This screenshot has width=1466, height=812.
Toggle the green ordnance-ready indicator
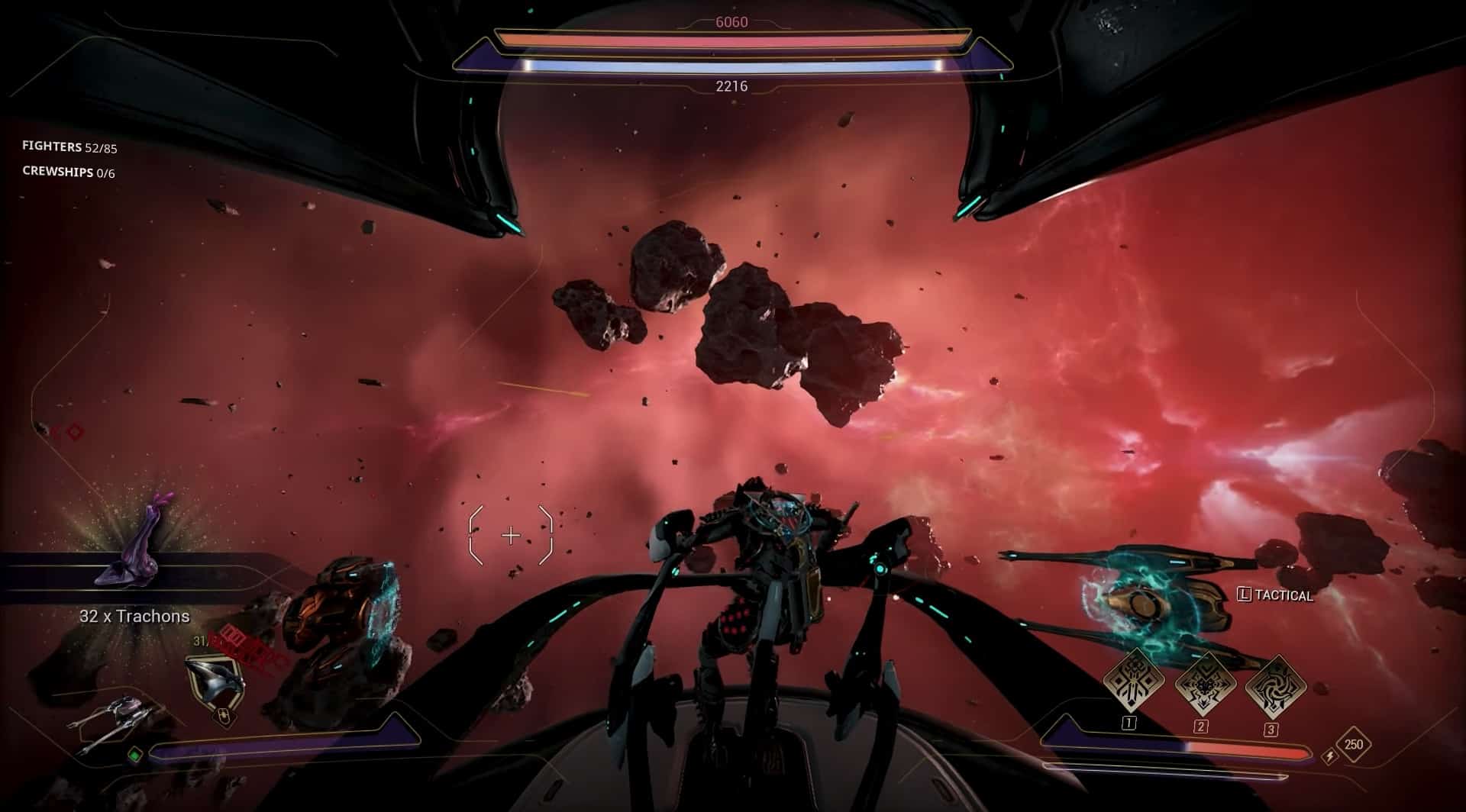(135, 754)
